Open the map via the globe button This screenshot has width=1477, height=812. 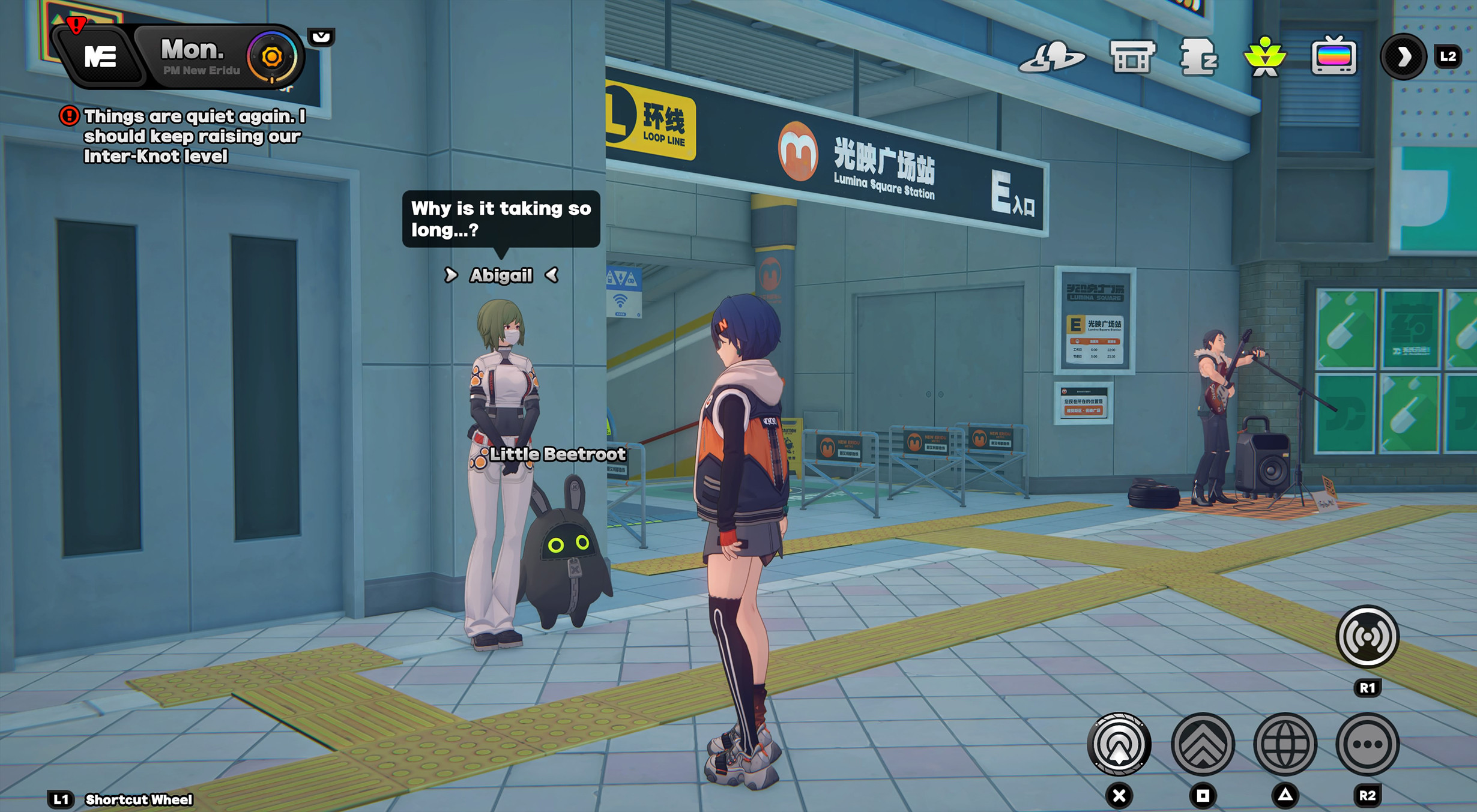click(x=1285, y=744)
